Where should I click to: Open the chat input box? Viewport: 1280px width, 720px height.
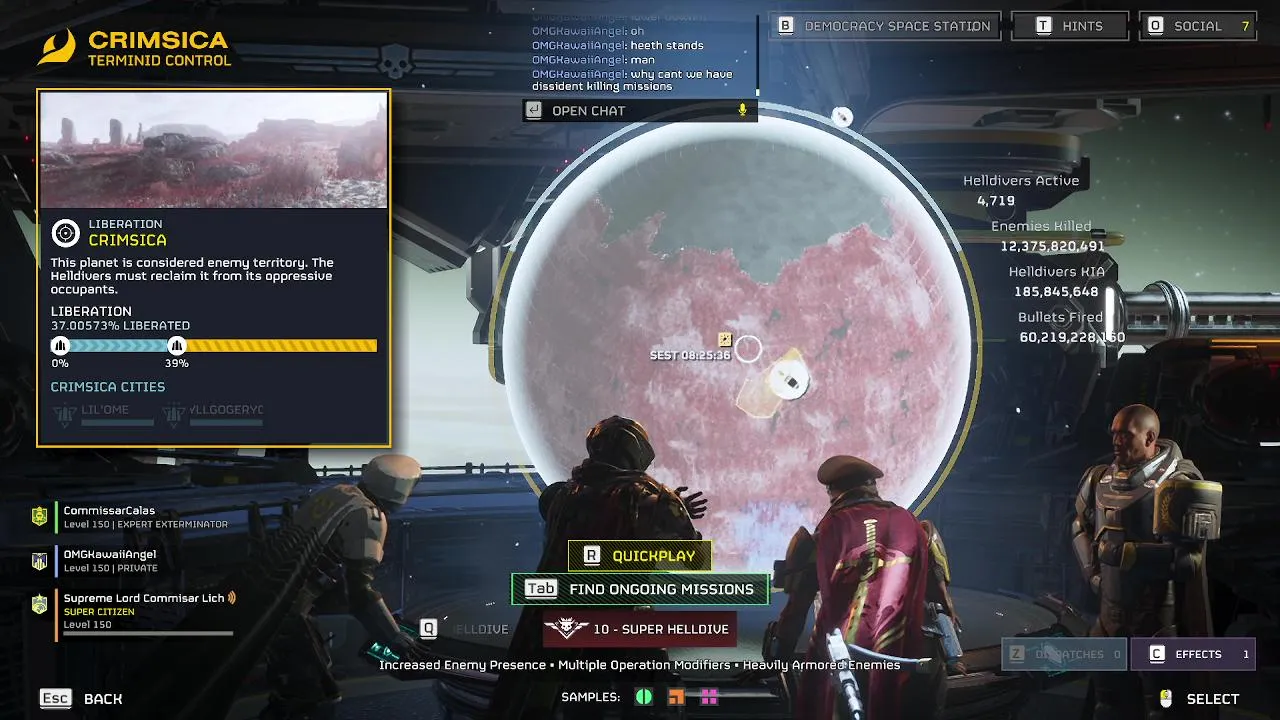[x=639, y=111]
